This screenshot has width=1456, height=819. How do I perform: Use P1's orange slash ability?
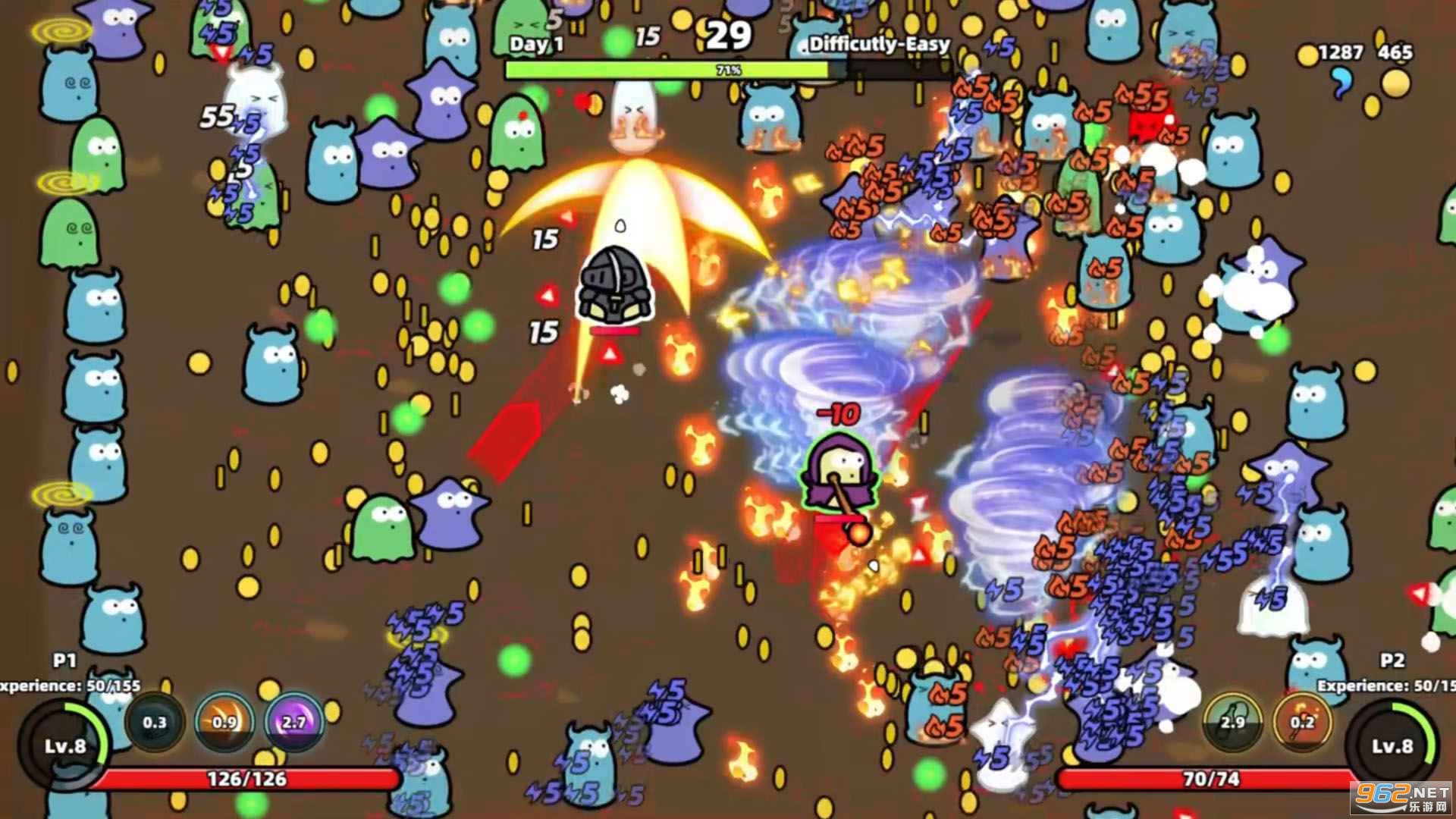224,721
